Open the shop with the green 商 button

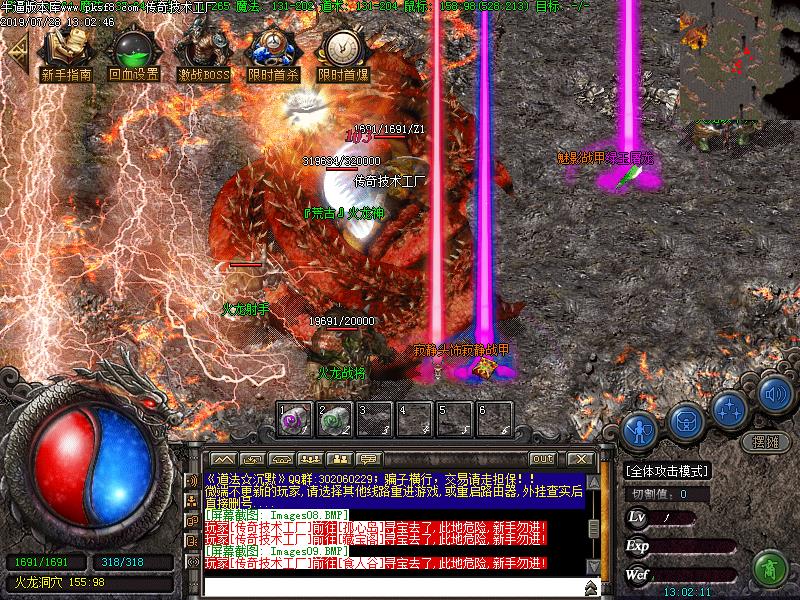click(x=770, y=568)
